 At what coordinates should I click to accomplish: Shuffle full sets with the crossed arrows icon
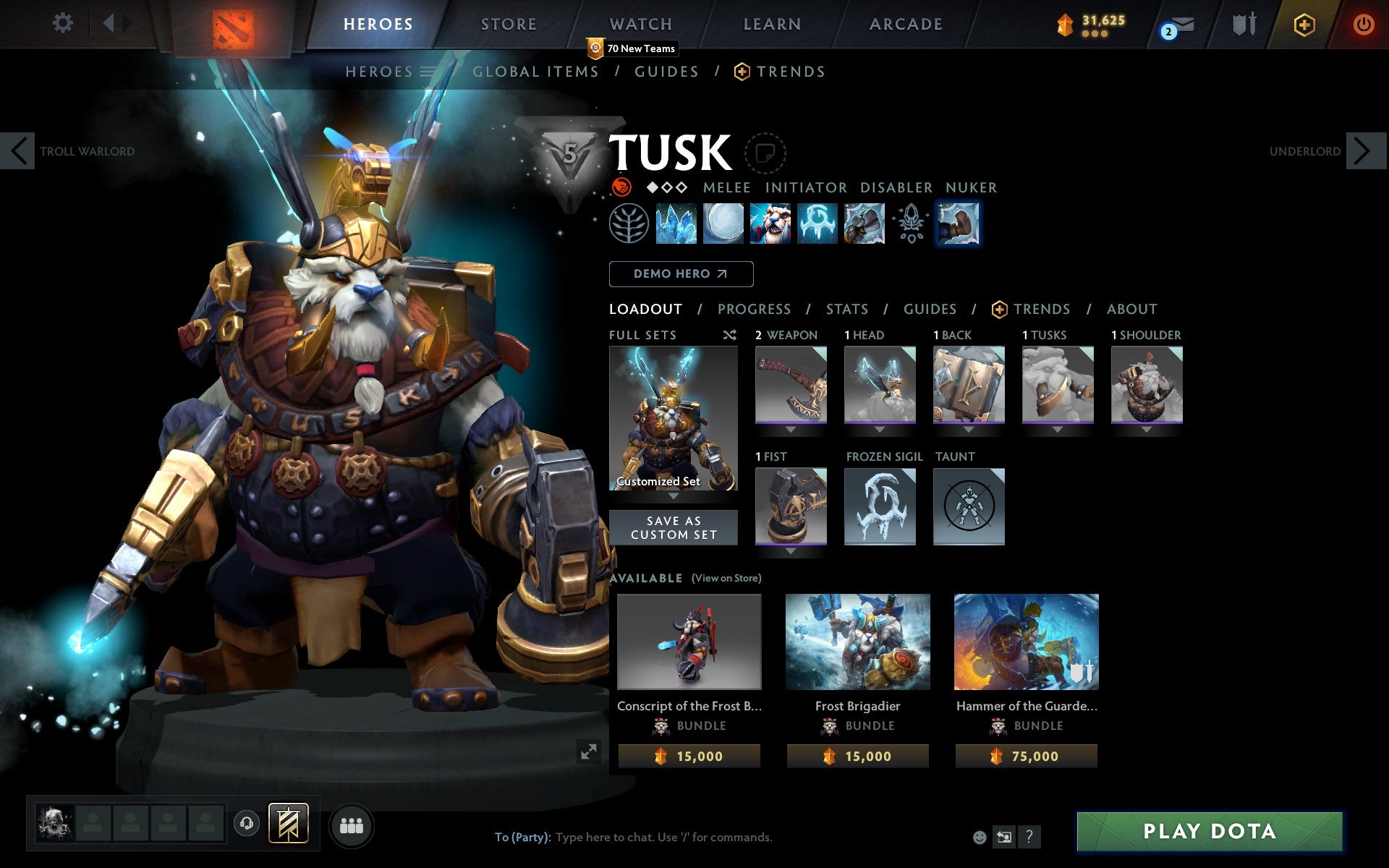pos(729,335)
